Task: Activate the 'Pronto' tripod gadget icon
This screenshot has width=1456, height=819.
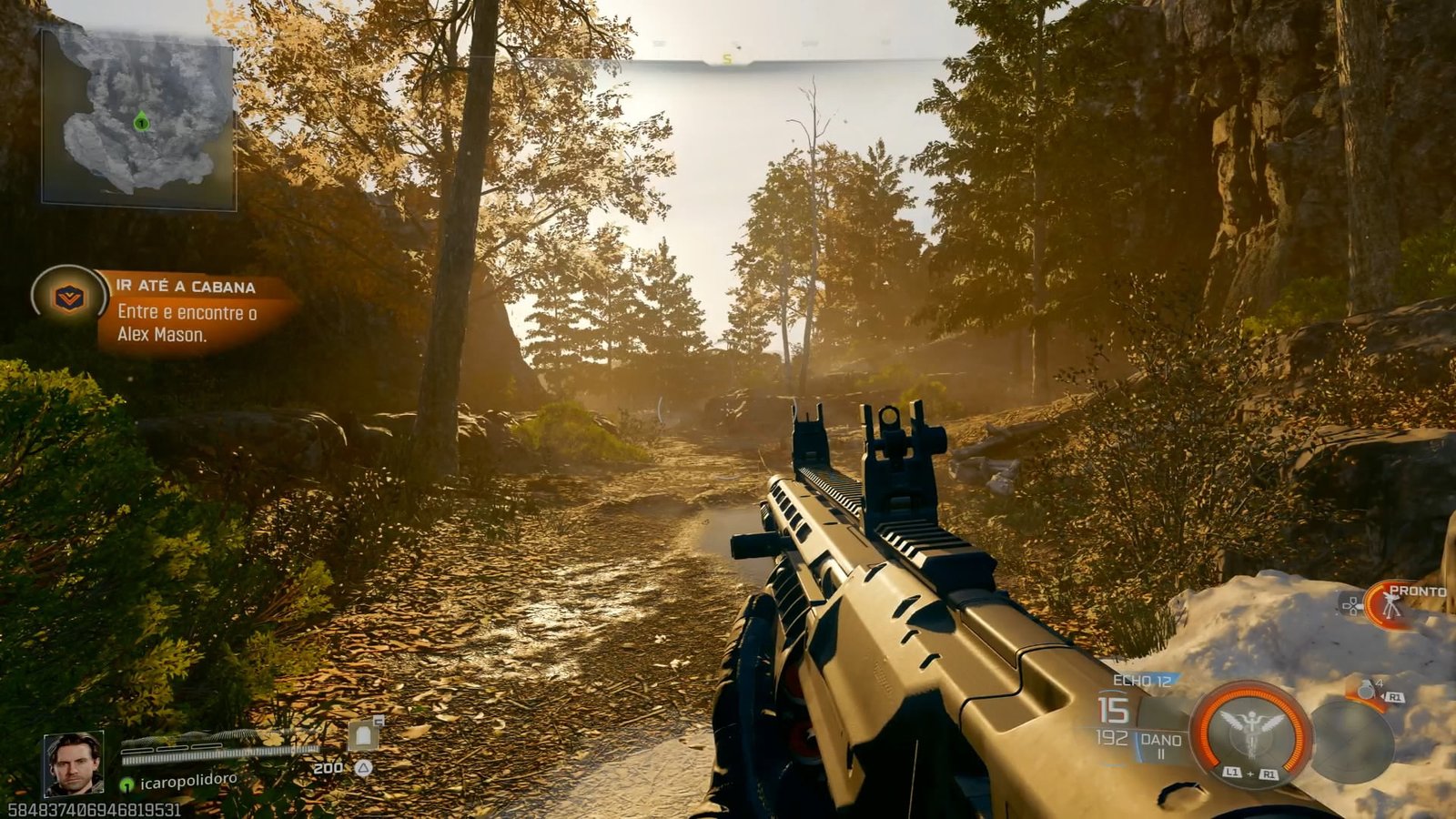Action: [x=1390, y=604]
